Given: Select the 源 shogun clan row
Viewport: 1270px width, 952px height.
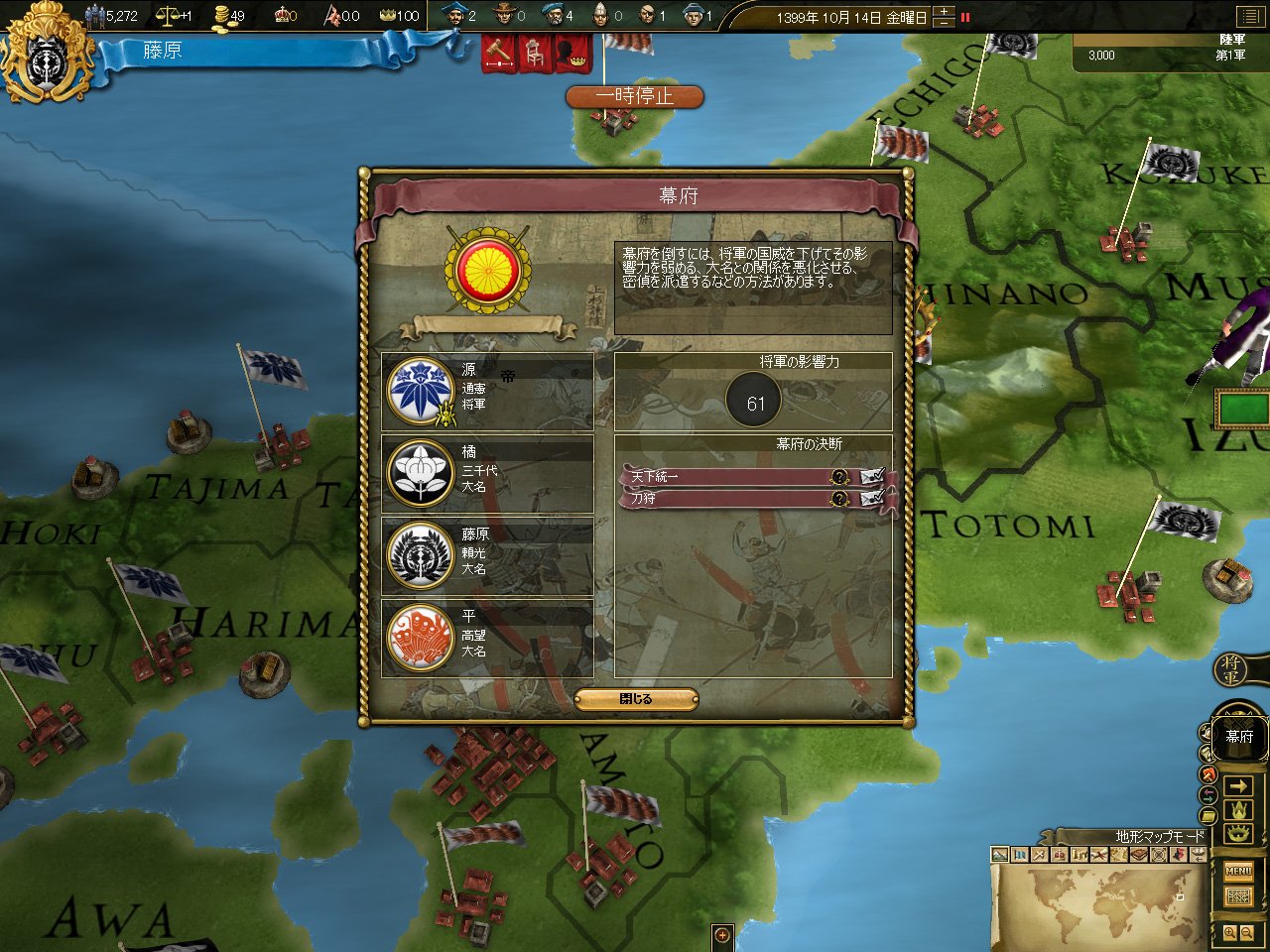Looking at the screenshot, I should pyautogui.click(x=487, y=391).
